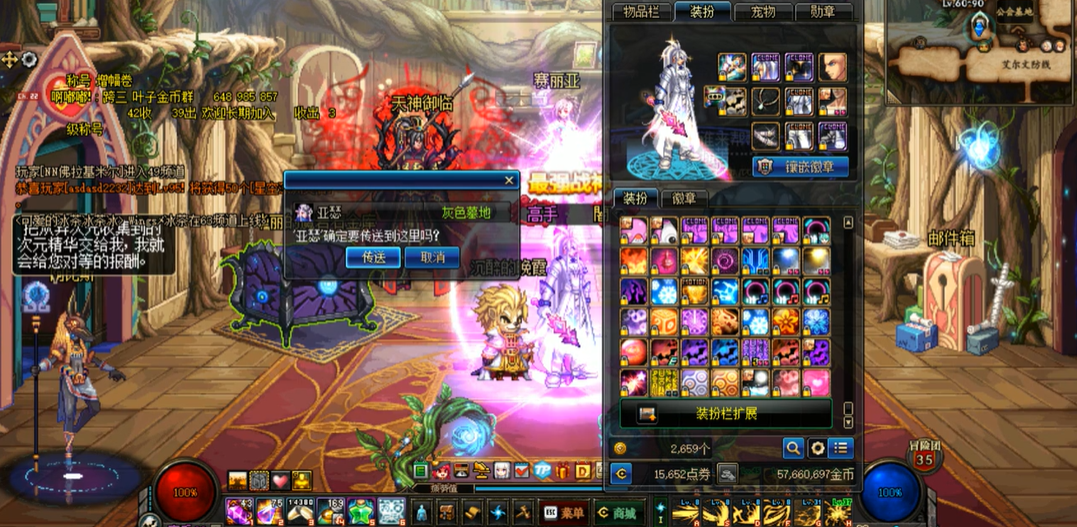Open the 勋章 medal tab

(x=822, y=12)
